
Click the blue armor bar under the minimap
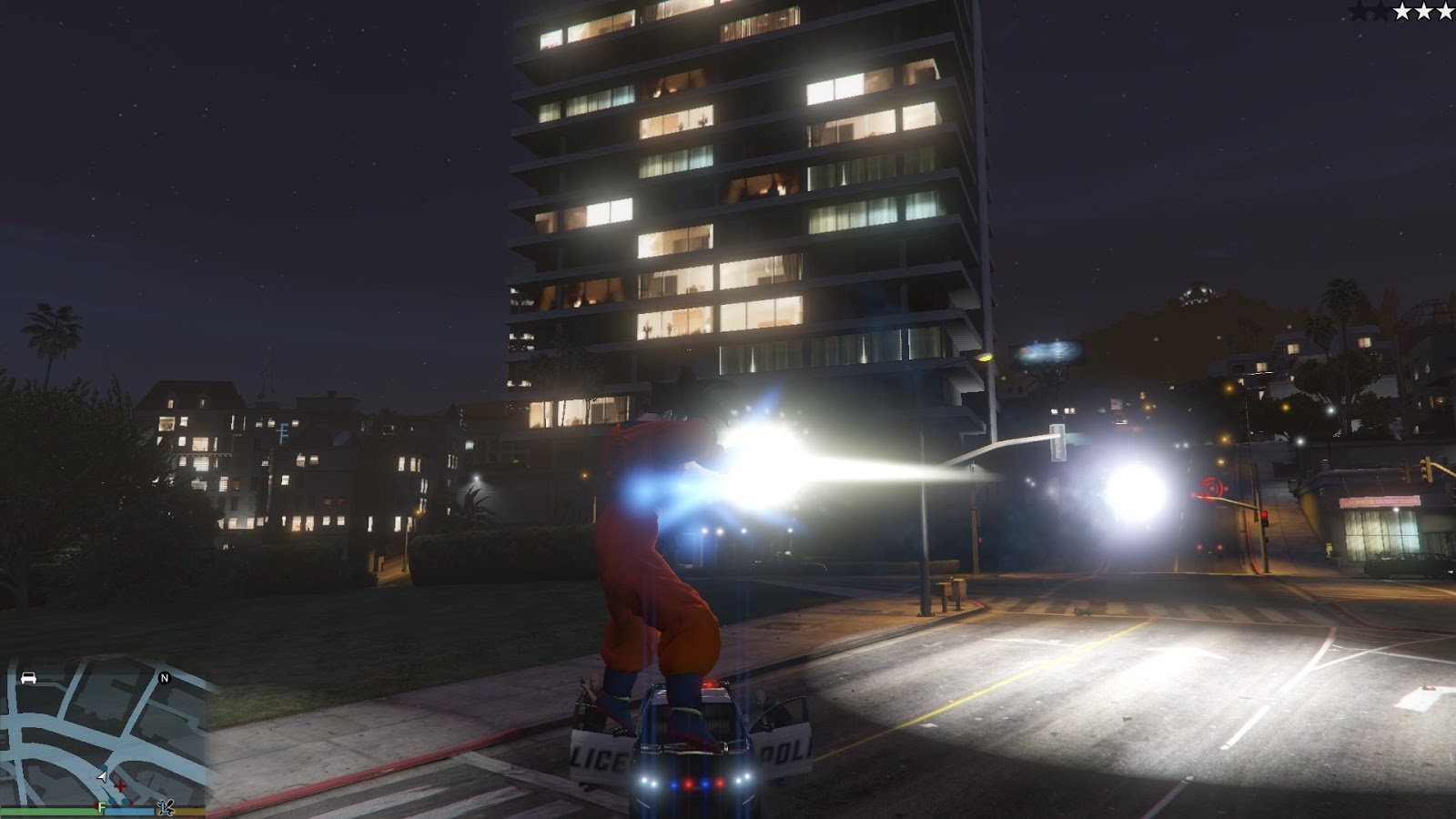tap(127, 812)
